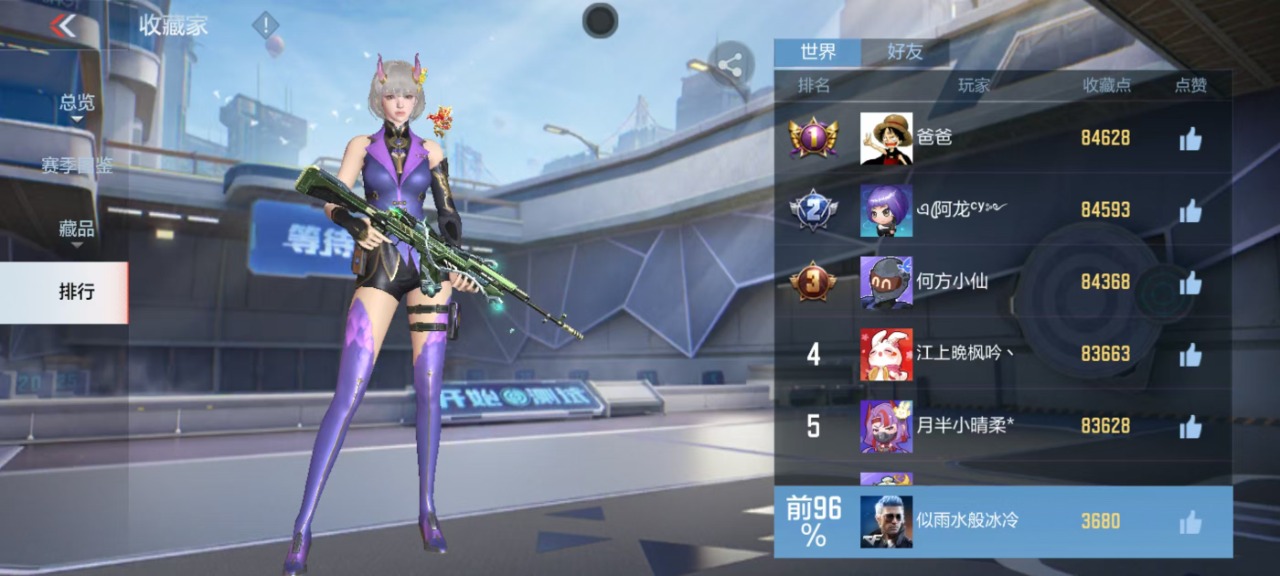
Task: Open the purple-haired rank 2 player avatar
Action: pos(886,211)
